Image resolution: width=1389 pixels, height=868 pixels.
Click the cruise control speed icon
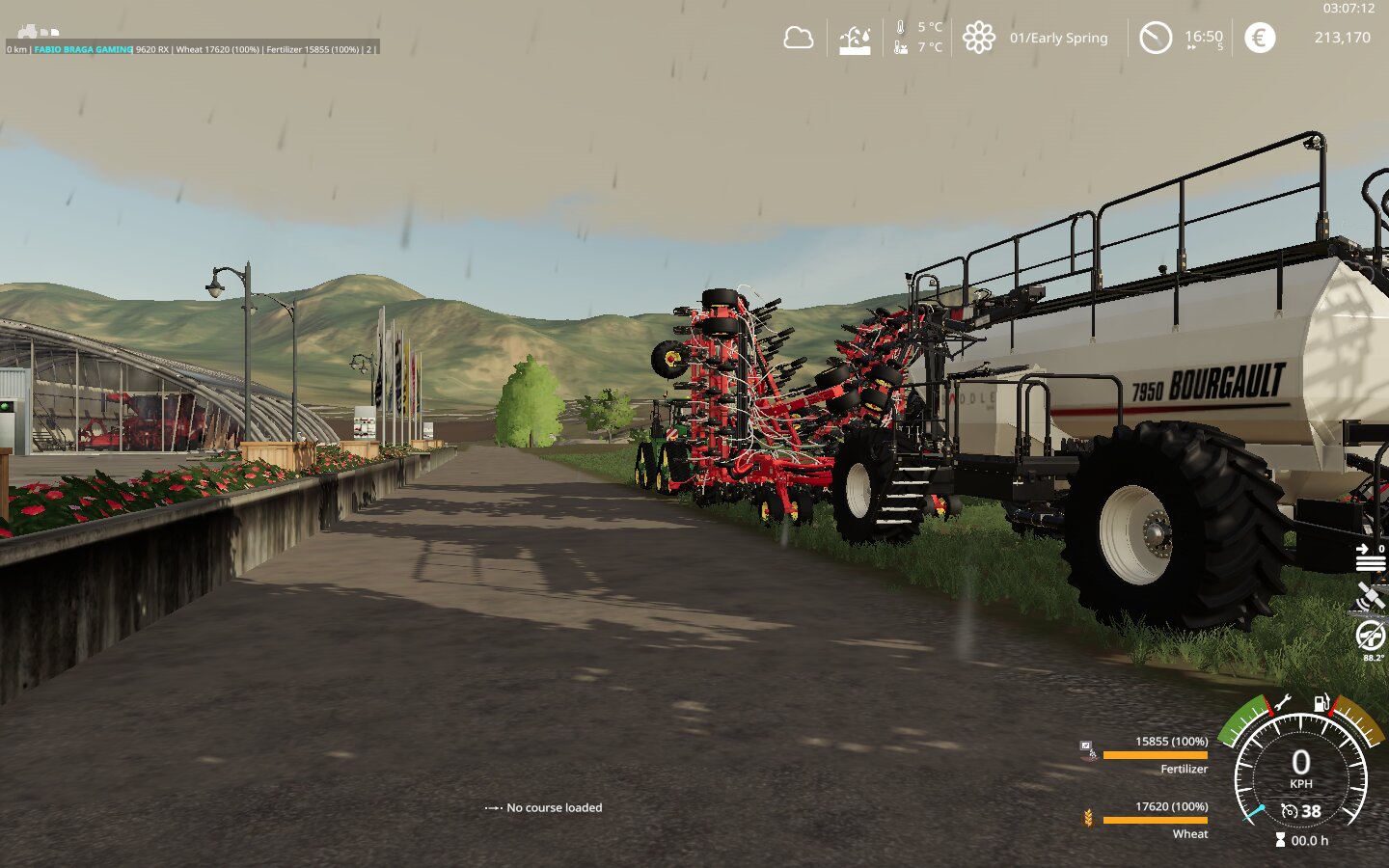coord(1290,811)
